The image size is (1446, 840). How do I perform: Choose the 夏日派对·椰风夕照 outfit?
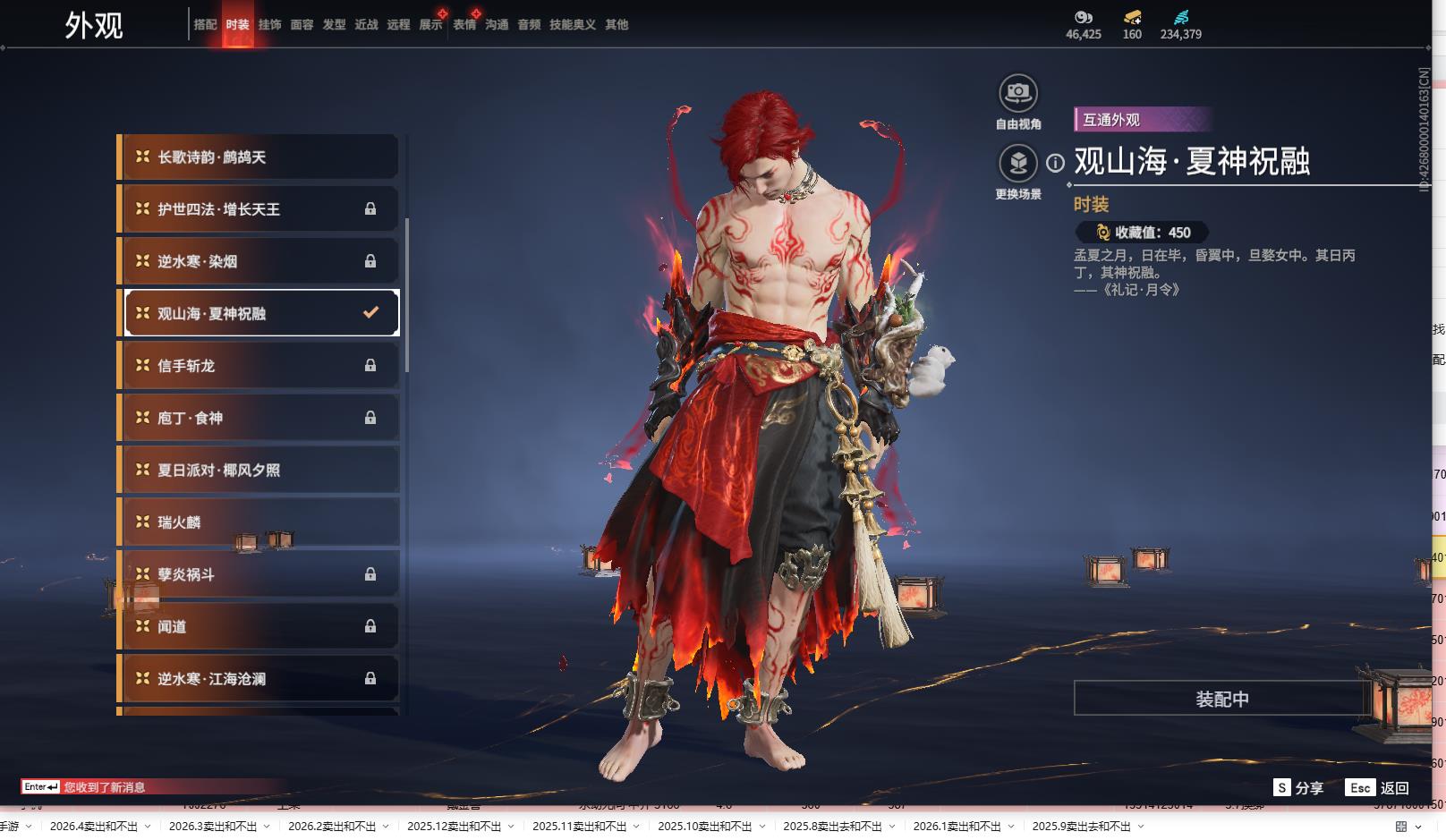coord(259,470)
